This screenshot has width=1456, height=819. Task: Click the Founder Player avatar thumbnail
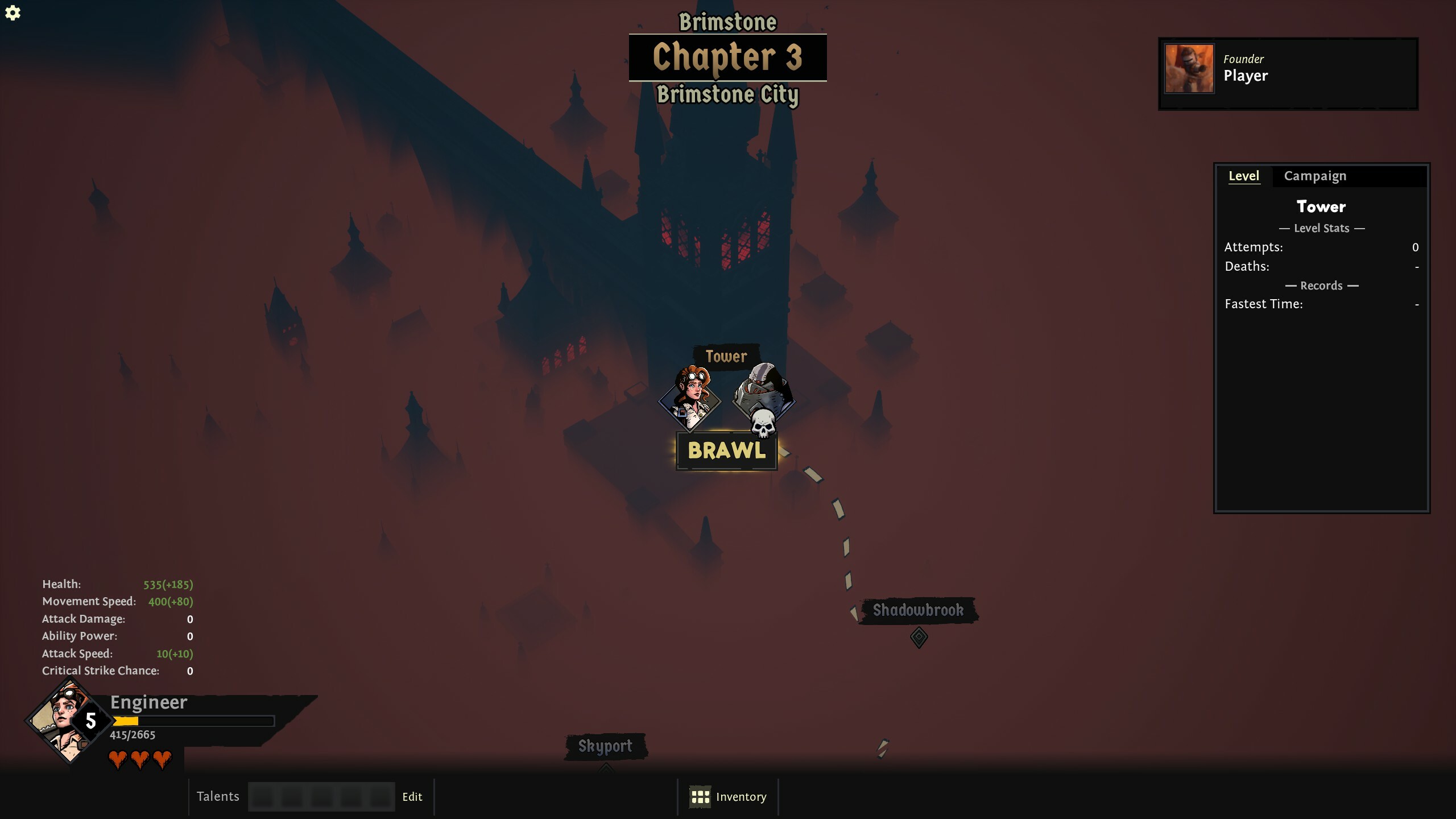pos(1189,68)
